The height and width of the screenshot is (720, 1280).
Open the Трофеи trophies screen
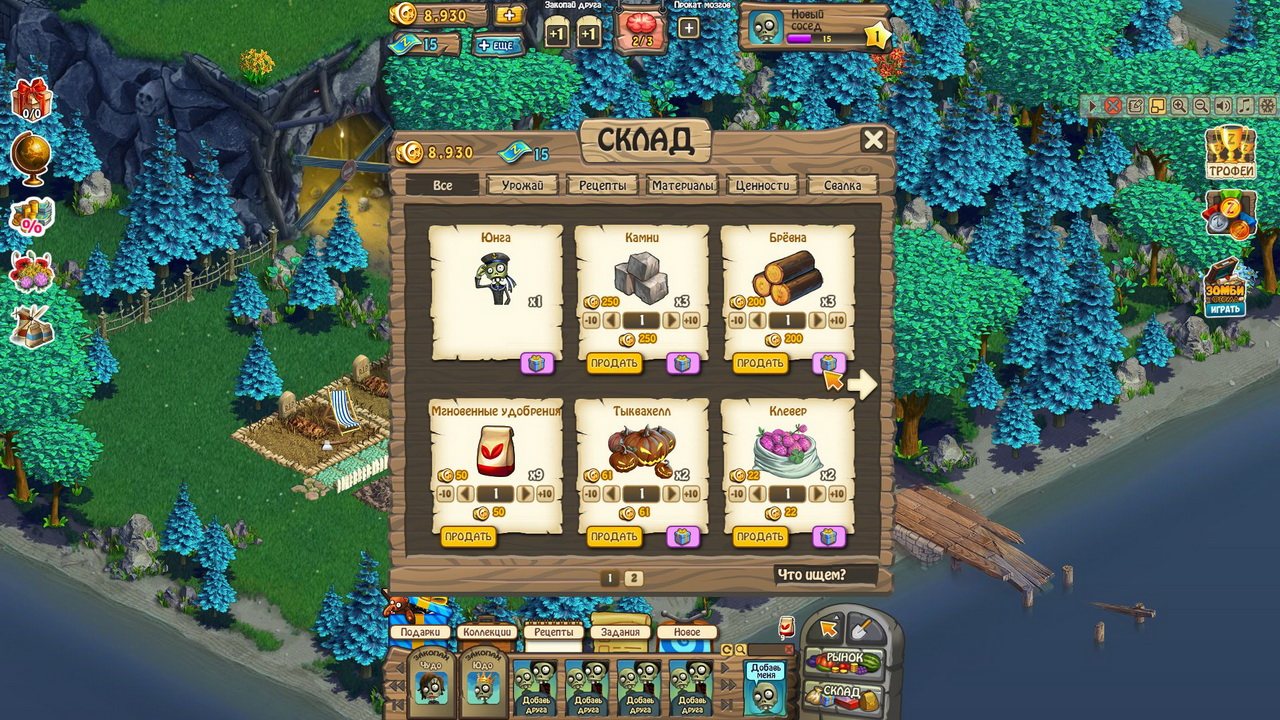1229,153
